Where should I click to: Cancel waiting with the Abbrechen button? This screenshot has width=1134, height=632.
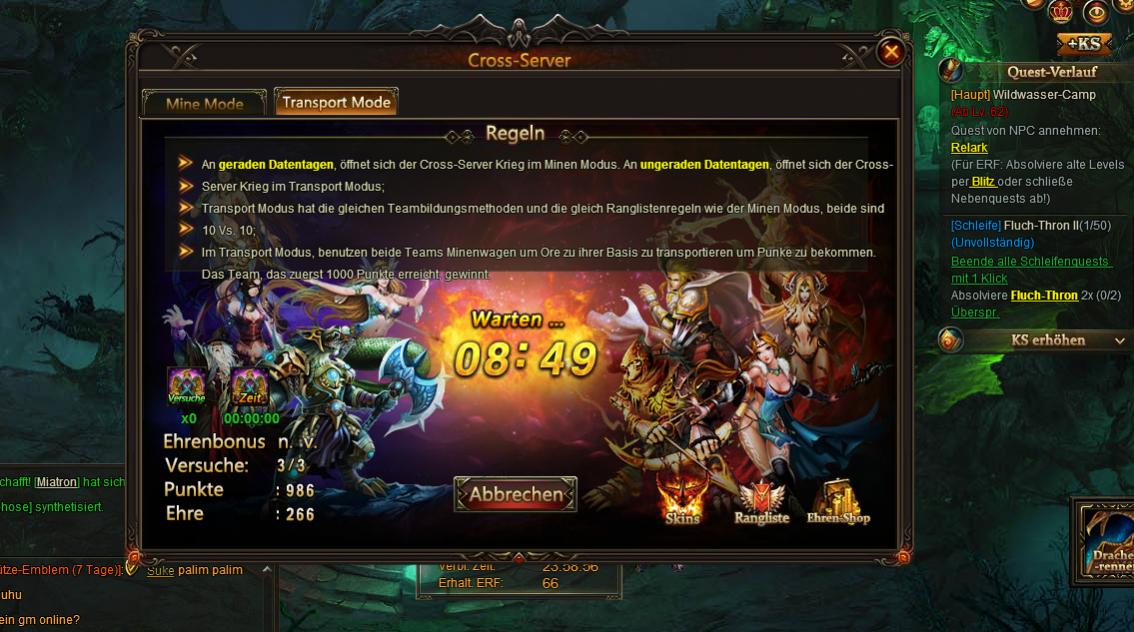(515, 494)
